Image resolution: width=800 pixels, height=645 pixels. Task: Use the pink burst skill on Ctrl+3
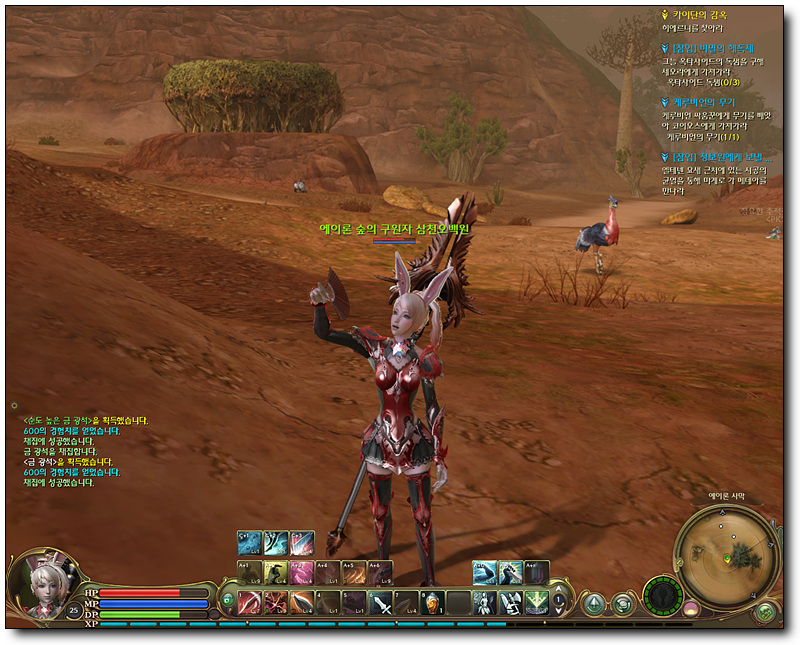click(x=301, y=543)
